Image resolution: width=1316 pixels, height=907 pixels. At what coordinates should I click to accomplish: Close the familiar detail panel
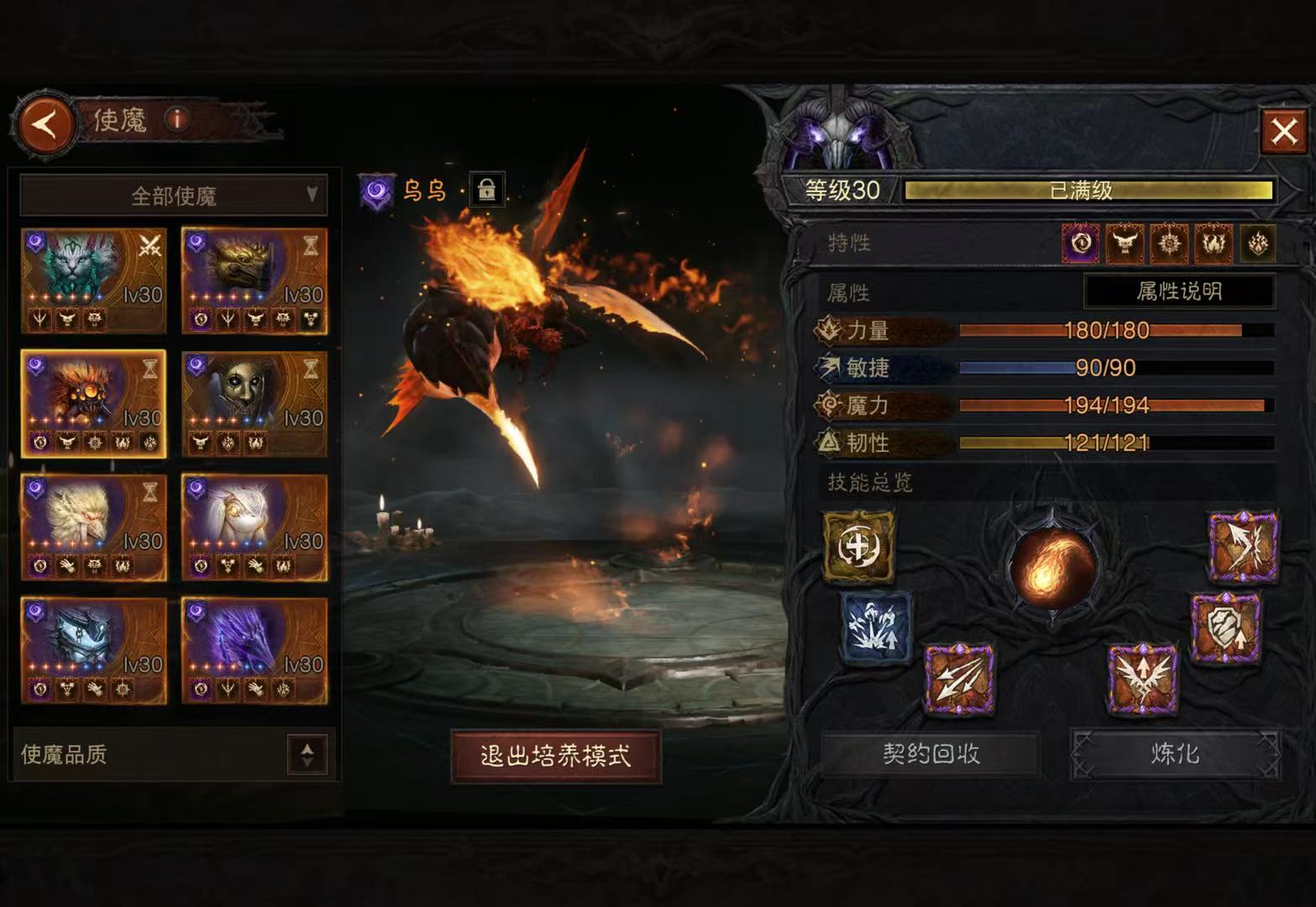tap(1283, 131)
